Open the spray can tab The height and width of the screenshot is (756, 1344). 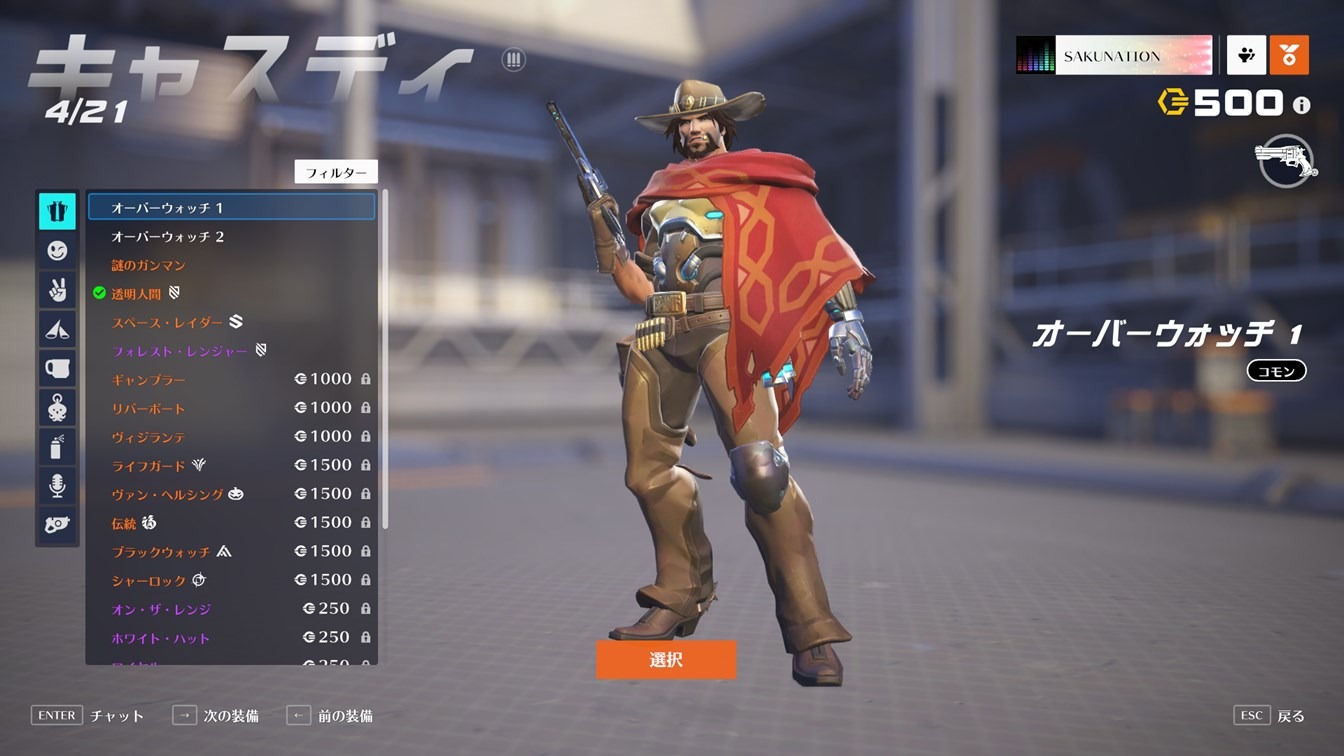pyautogui.click(x=57, y=447)
